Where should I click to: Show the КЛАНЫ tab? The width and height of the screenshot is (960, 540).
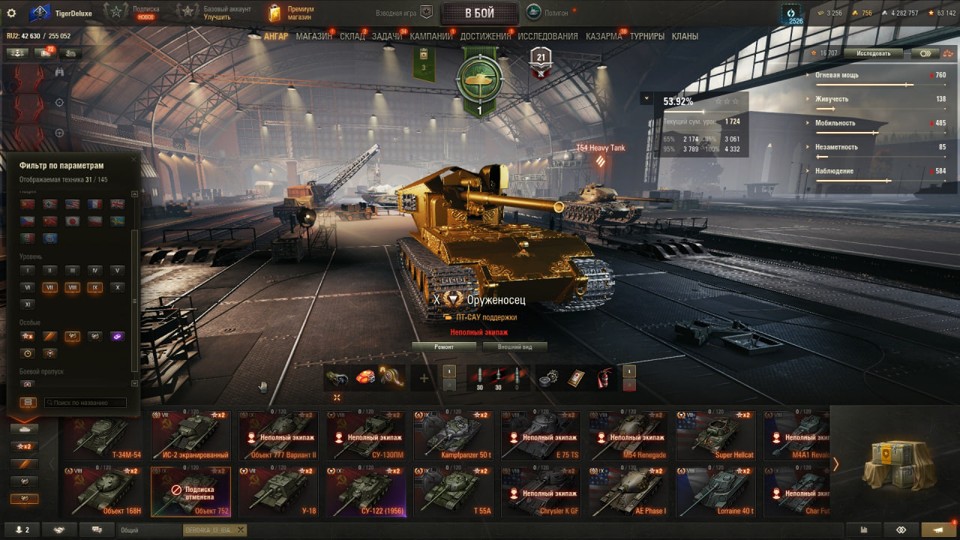pyautogui.click(x=685, y=36)
